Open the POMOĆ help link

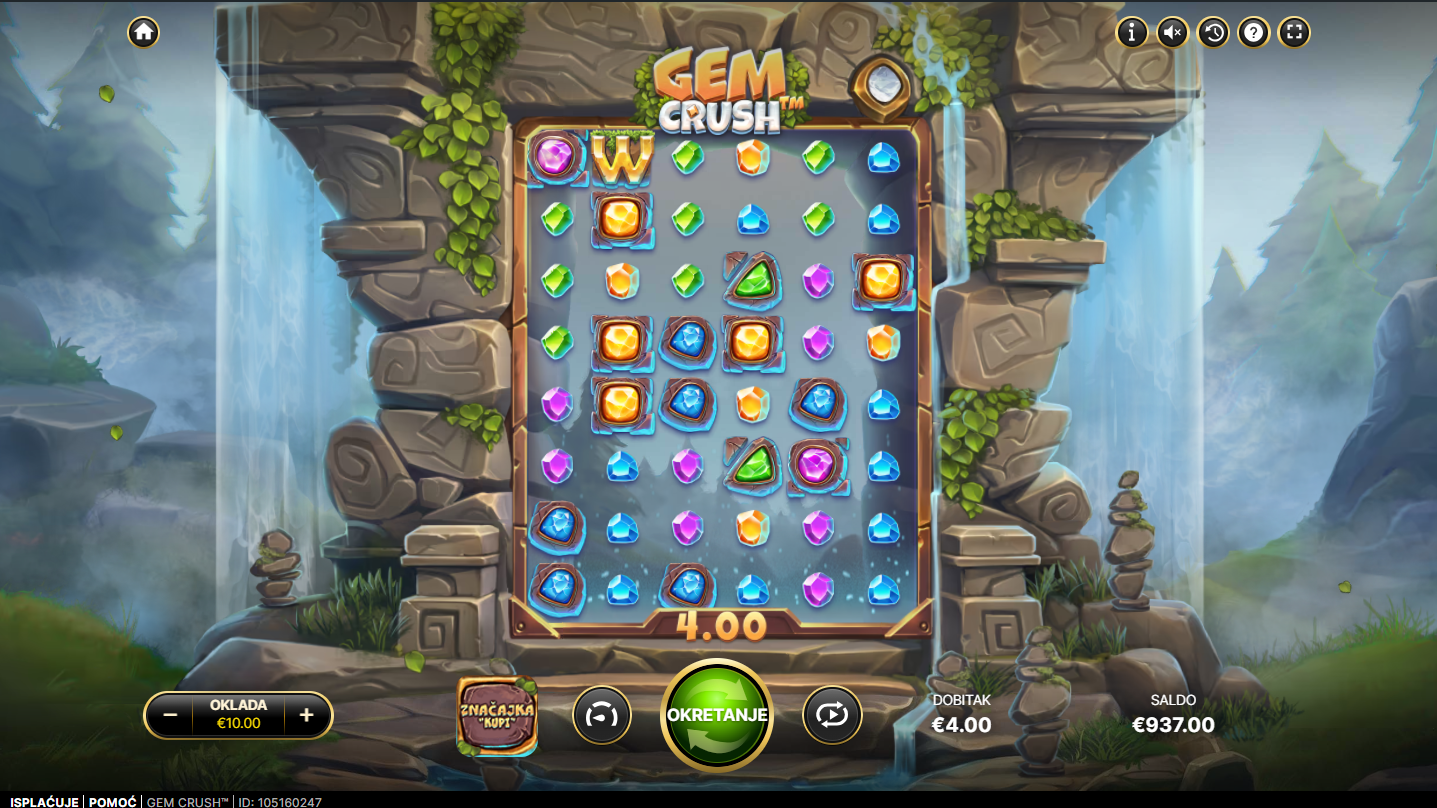click(113, 801)
